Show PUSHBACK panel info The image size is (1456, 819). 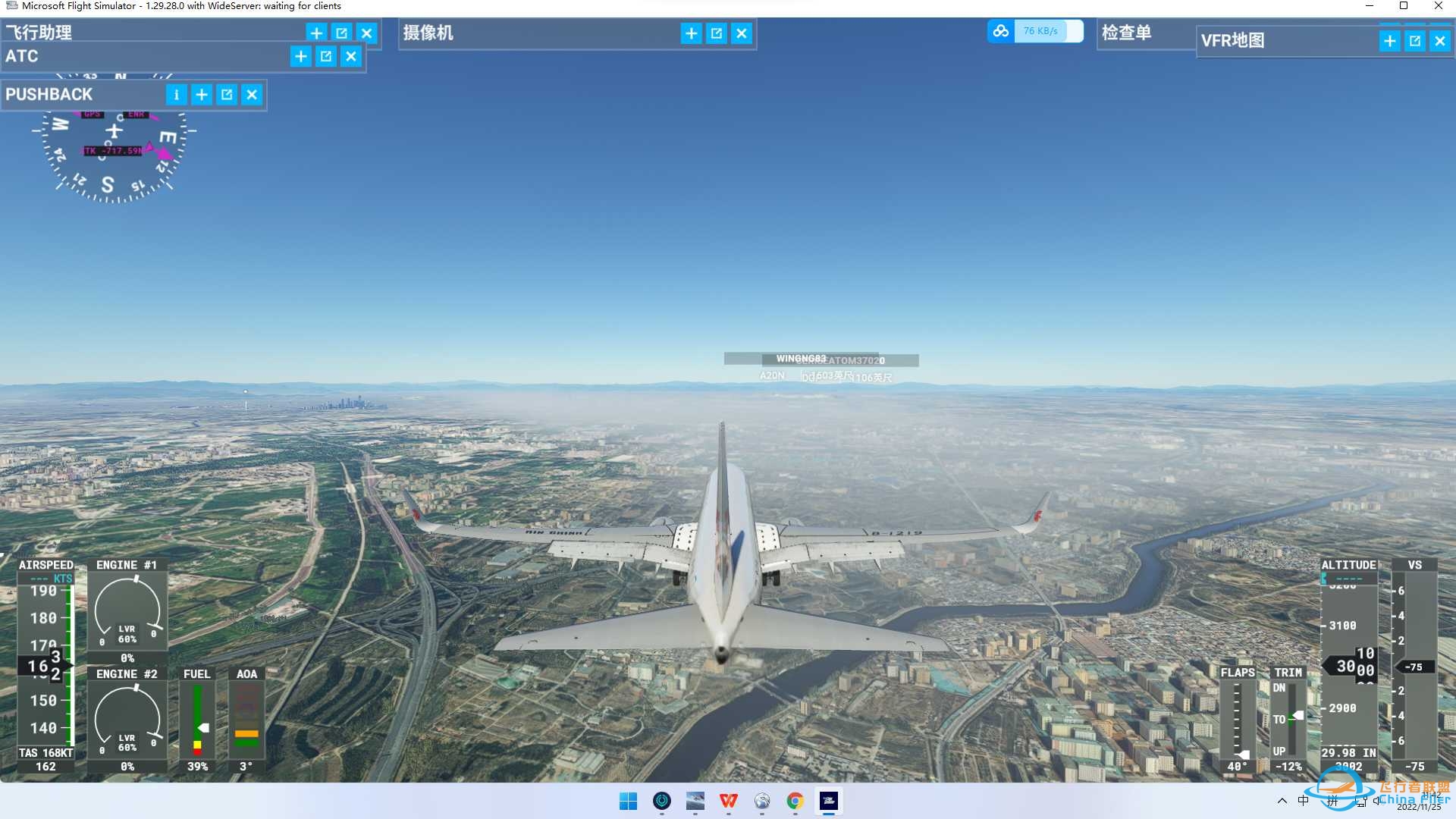click(x=177, y=95)
